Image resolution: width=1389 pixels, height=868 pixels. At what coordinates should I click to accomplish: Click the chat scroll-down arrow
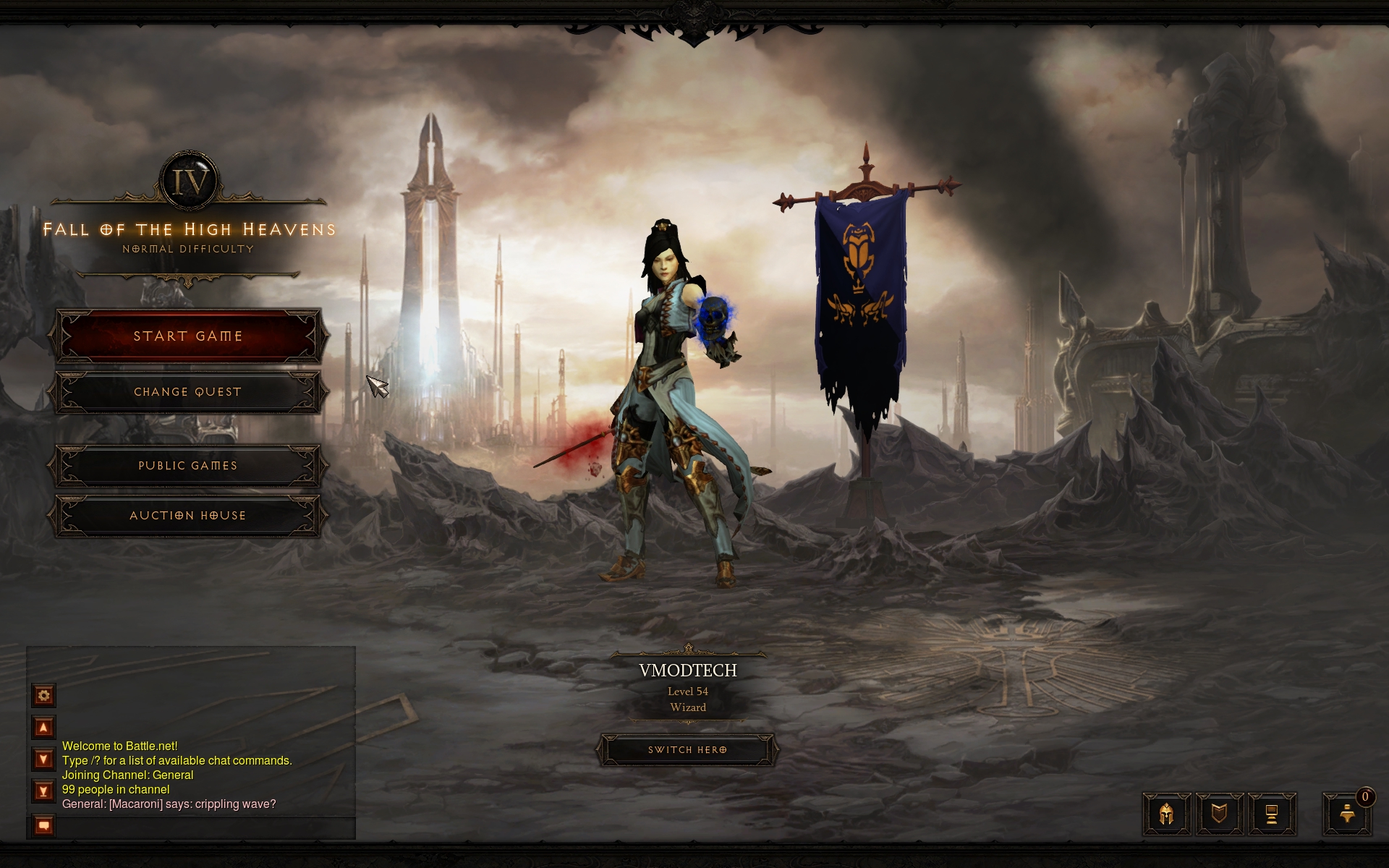pyautogui.click(x=43, y=759)
